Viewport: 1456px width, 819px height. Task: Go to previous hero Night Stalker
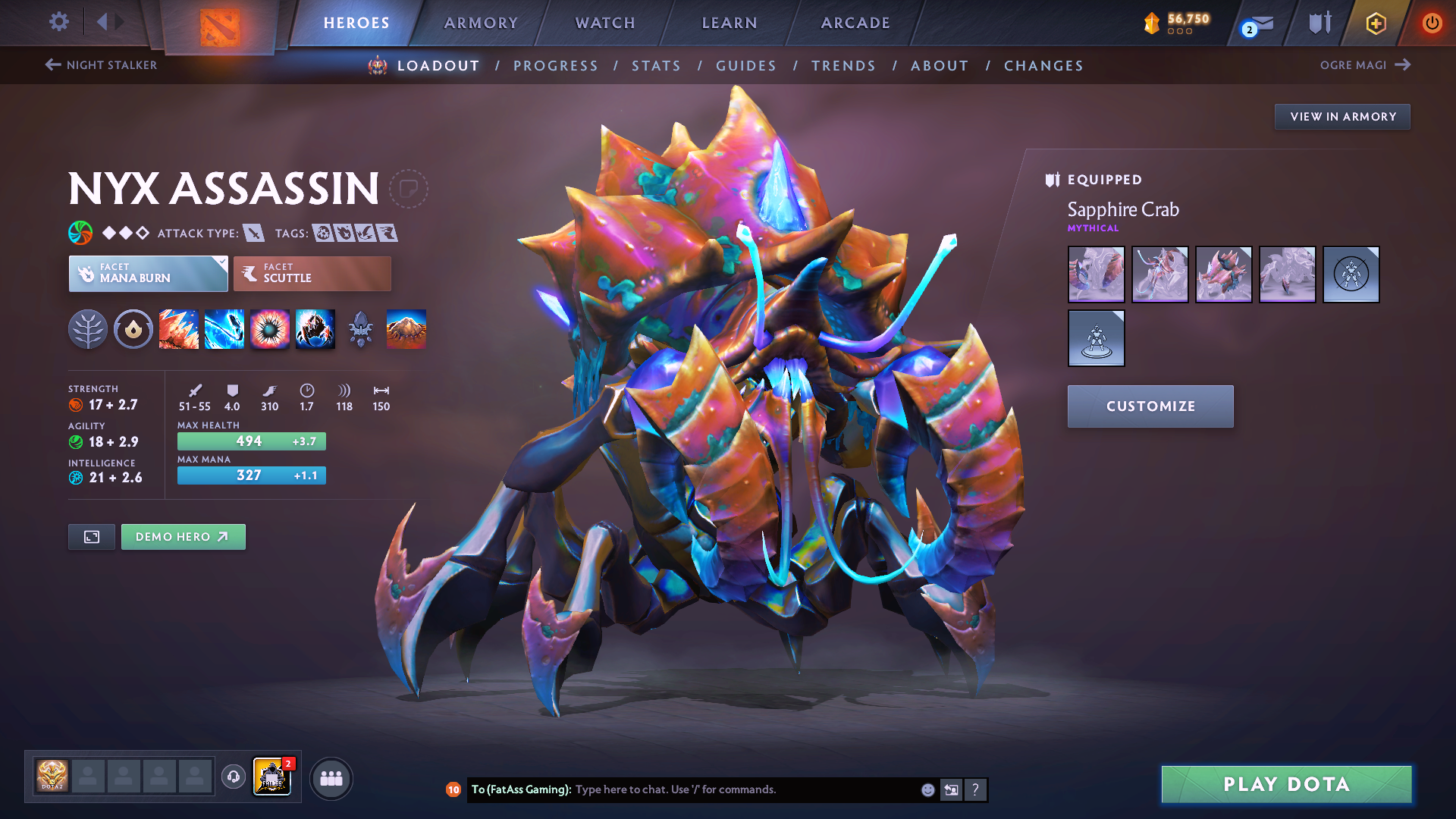click(102, 65)
